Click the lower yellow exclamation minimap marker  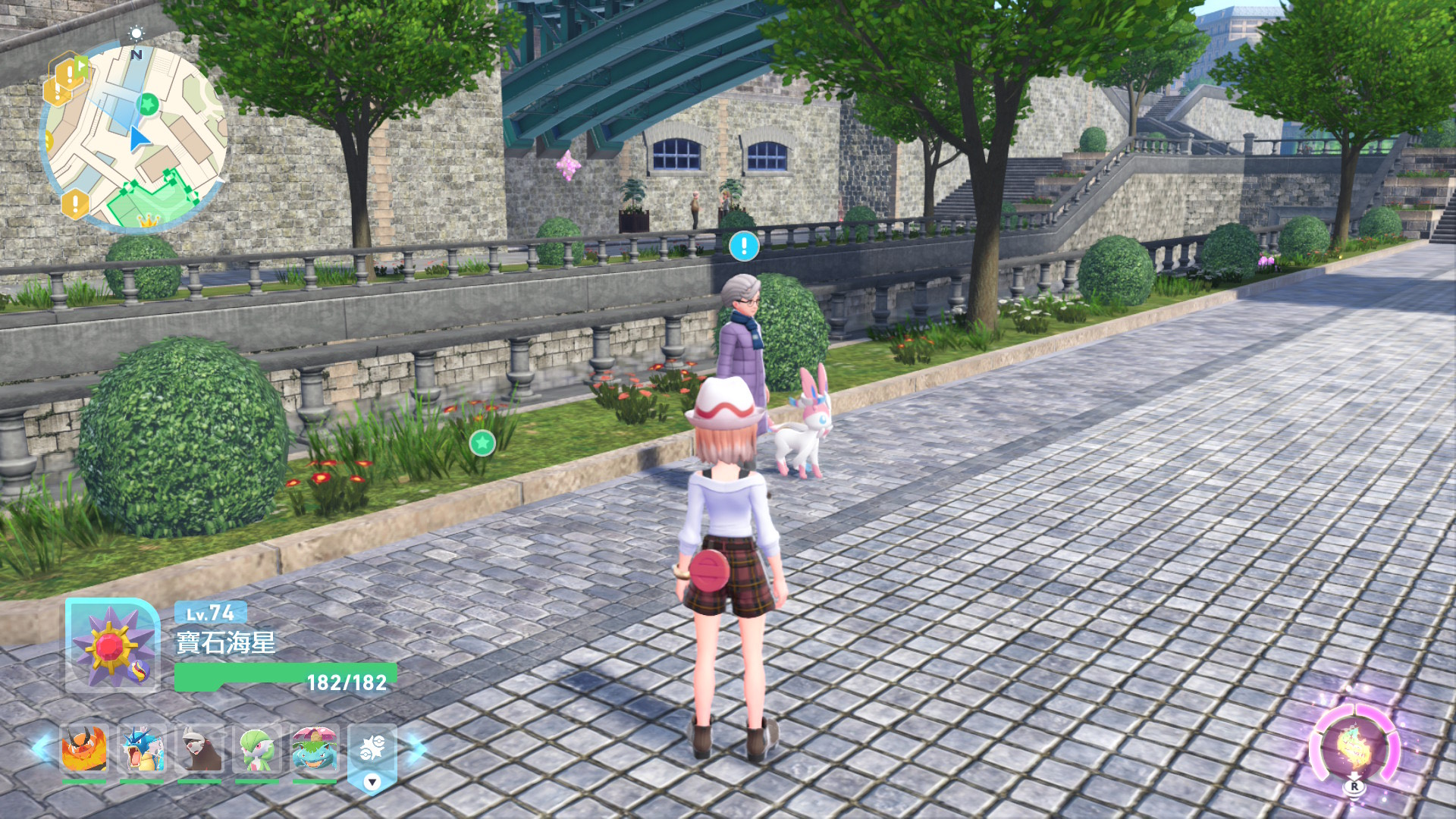(75, 203)
